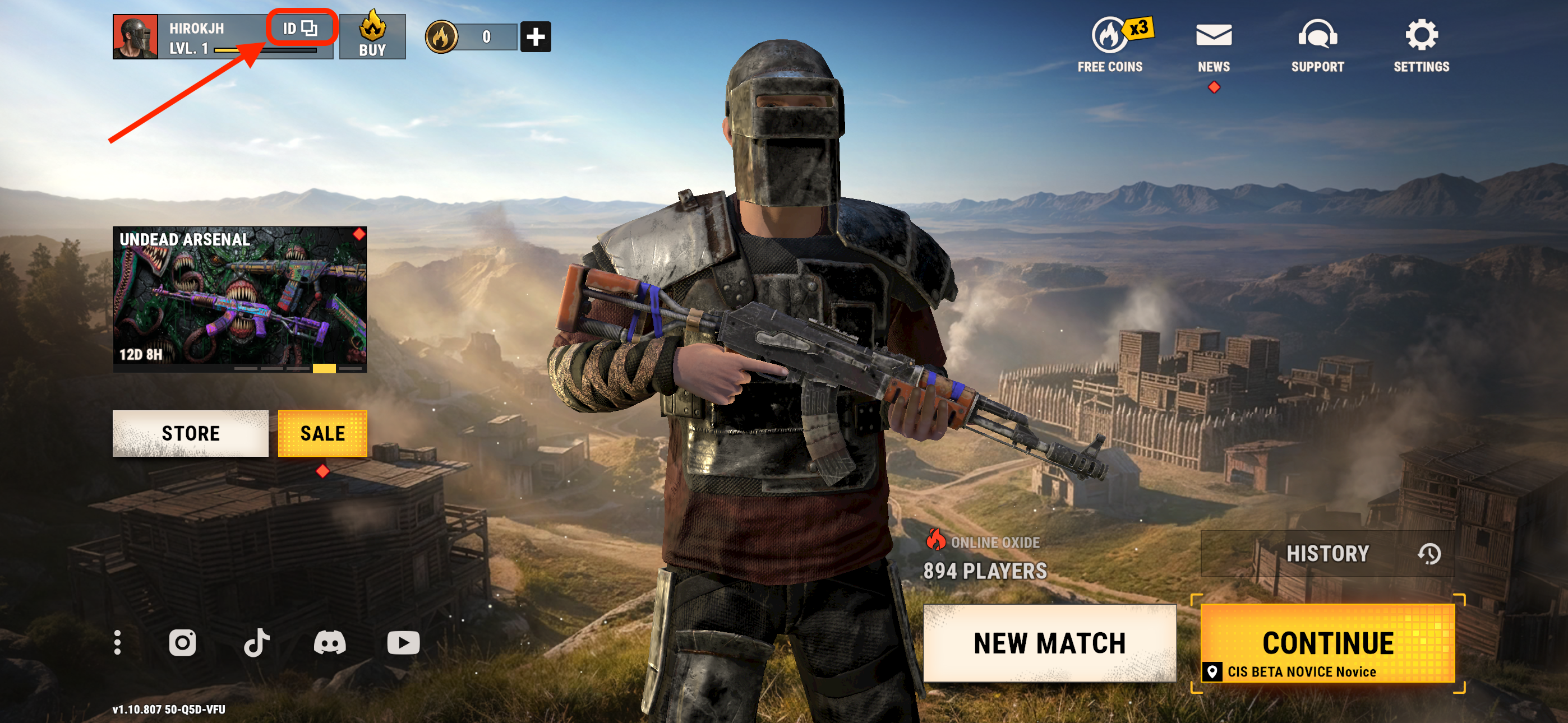Start a New Match
The image size is (1568, 723).
click(x=1049, y=643)
